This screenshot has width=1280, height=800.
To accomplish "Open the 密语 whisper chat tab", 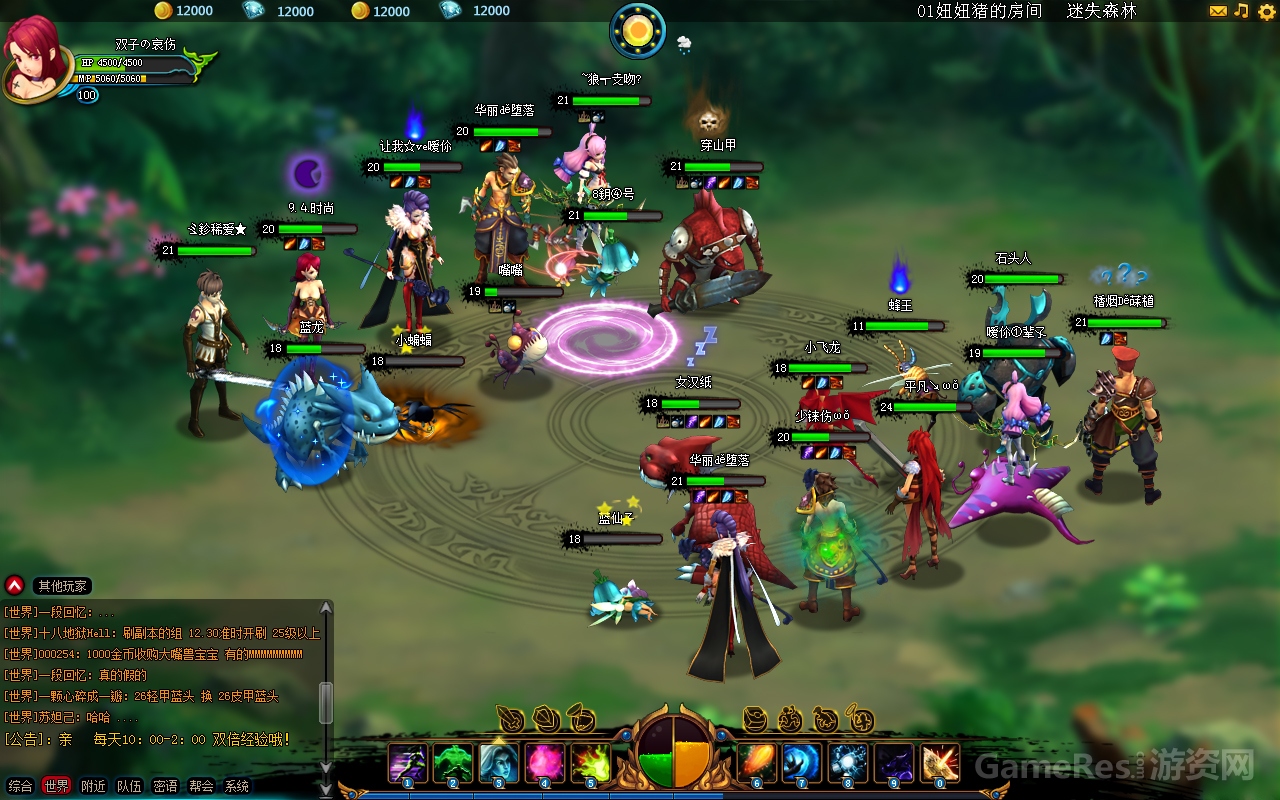I will (x=165, y=786).
